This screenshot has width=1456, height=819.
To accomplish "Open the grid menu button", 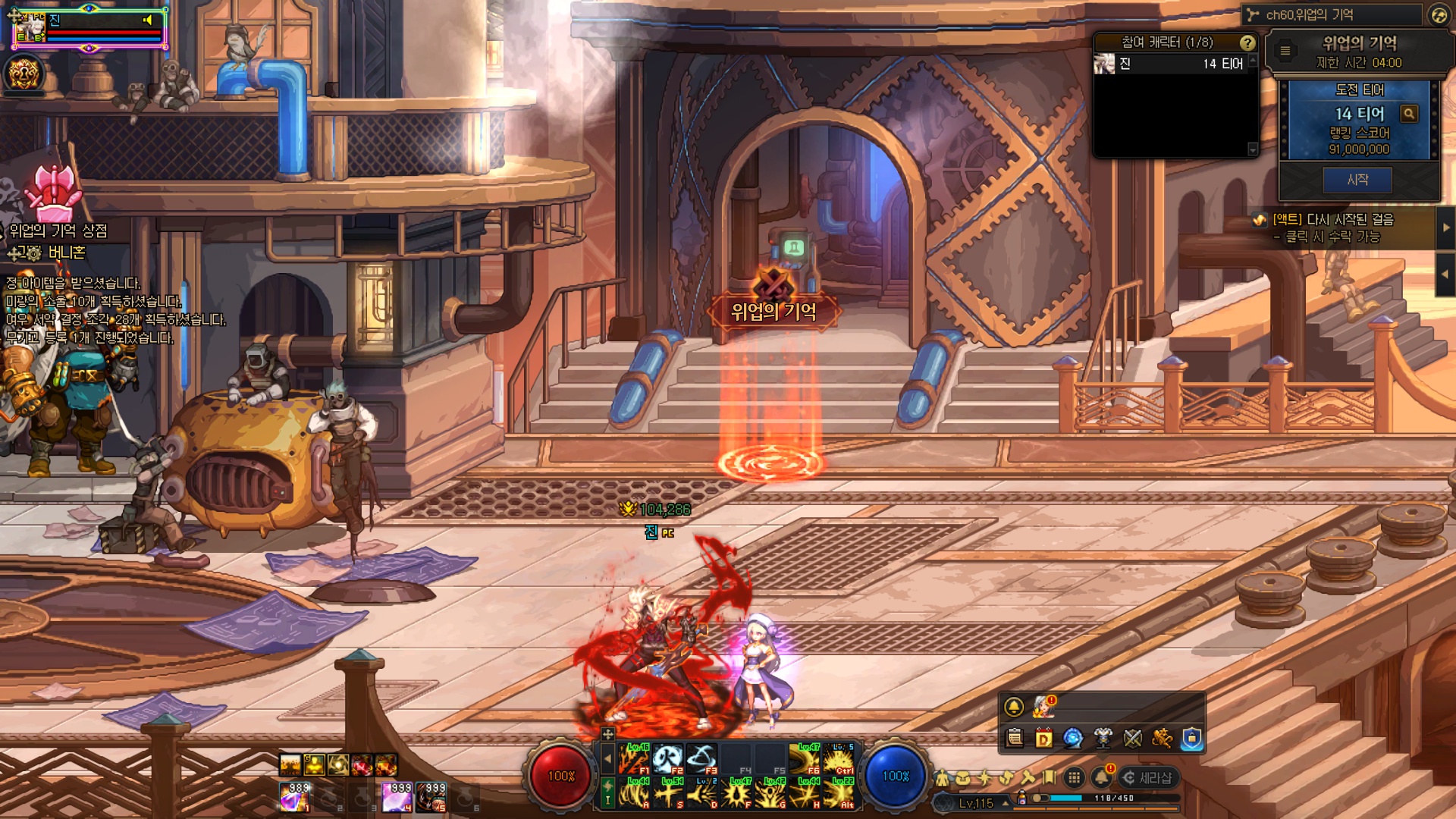I will [1074, 777].
